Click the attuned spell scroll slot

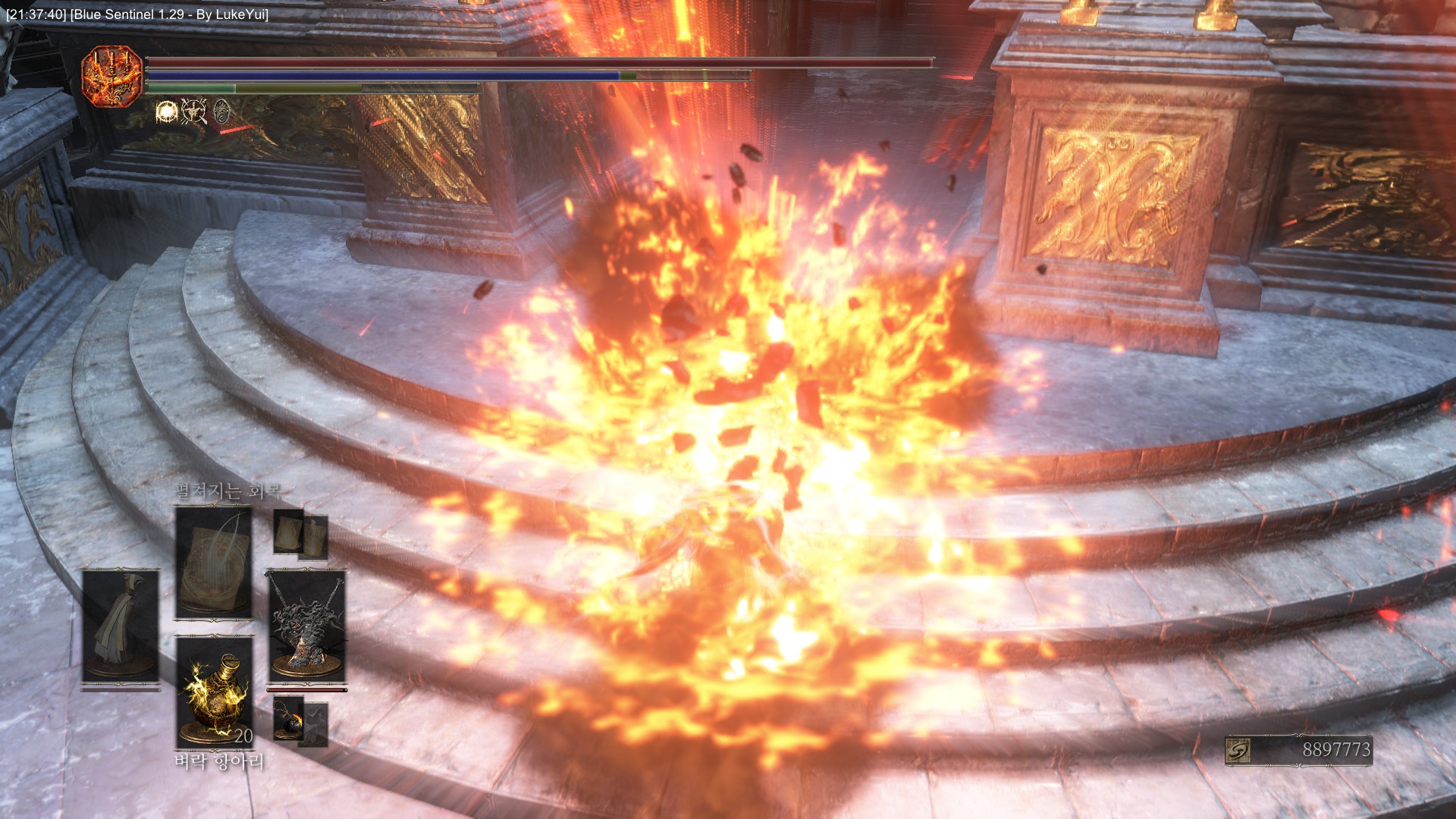(214, 562)
